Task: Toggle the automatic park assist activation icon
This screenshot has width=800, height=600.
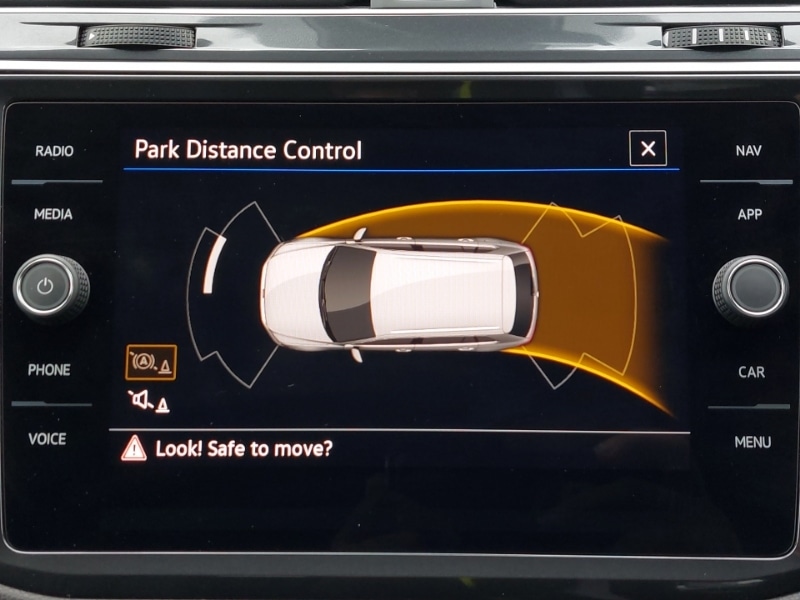Action: point(151,362)
